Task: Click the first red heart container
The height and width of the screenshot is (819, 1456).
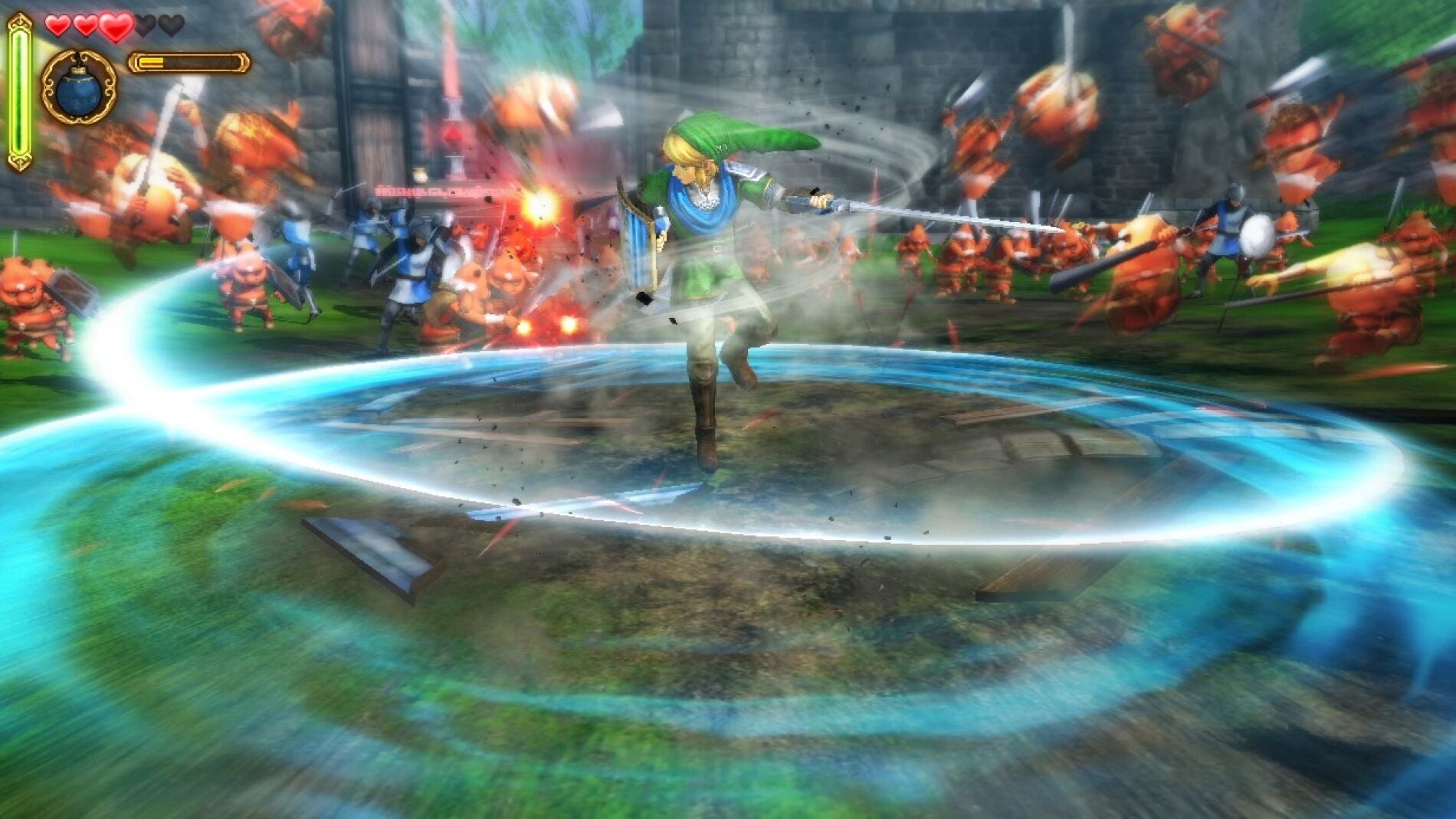Action: (57, 26)
